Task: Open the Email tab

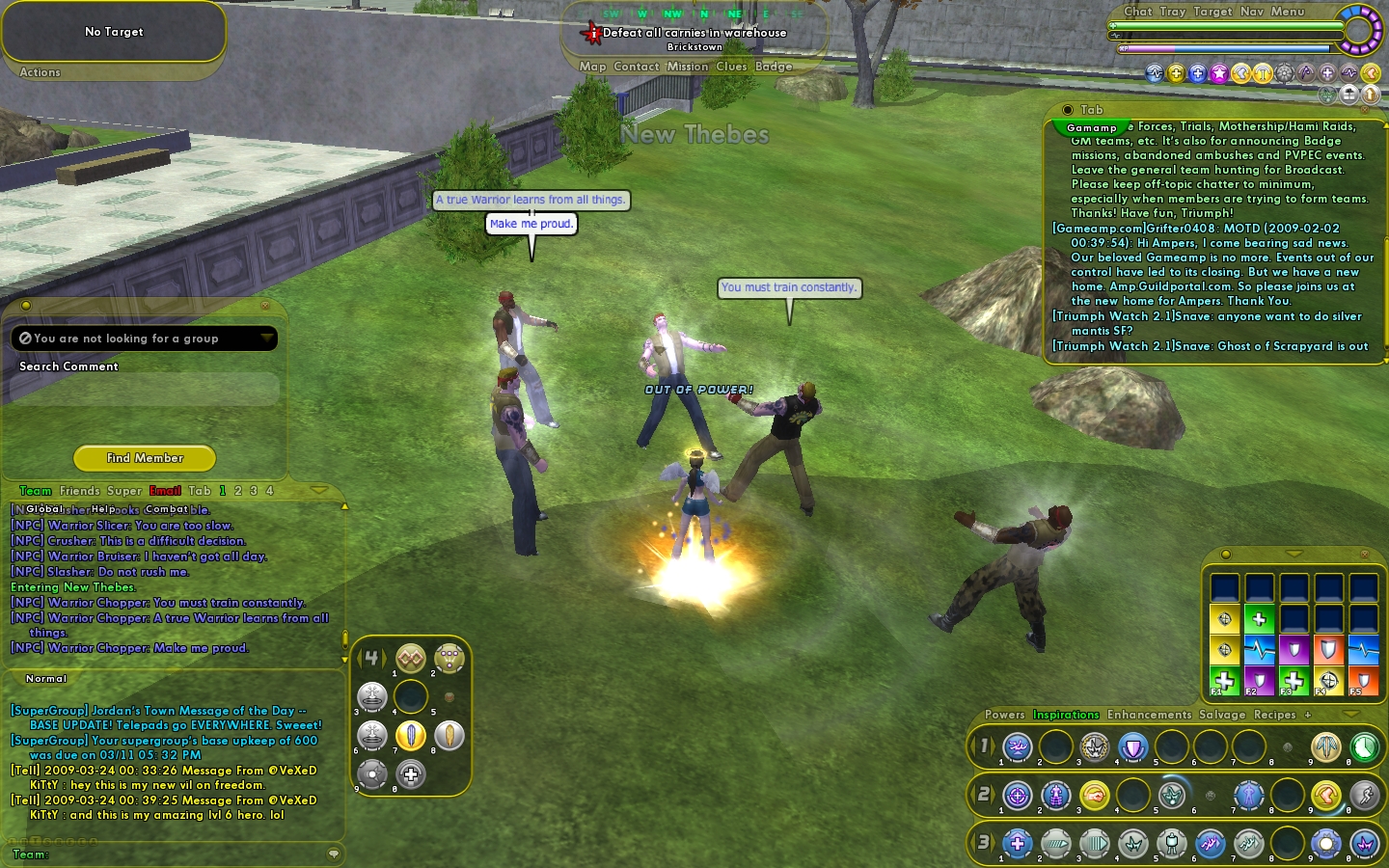Action: point(165,491)
